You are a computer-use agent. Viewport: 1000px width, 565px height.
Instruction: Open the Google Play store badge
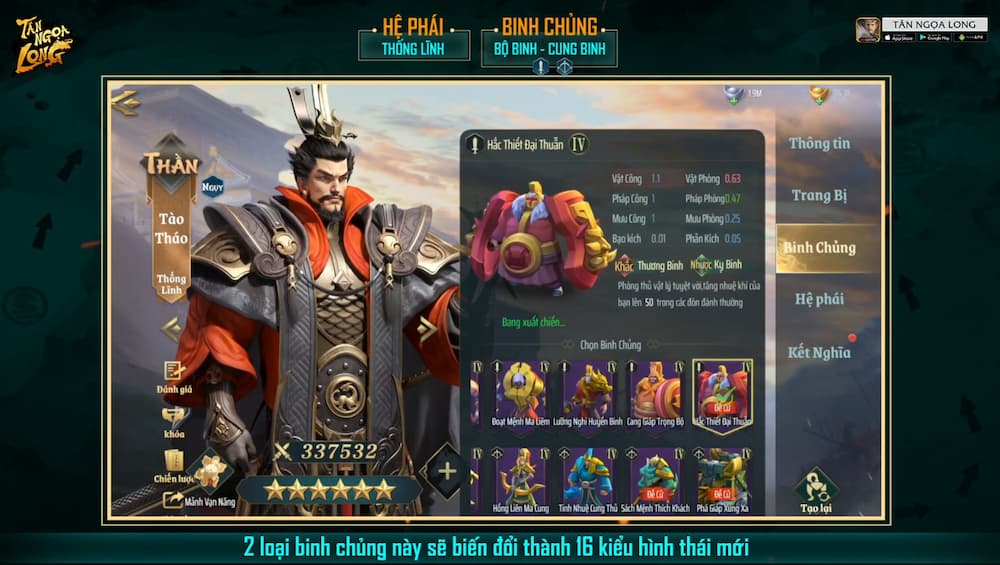pos(933,37)
